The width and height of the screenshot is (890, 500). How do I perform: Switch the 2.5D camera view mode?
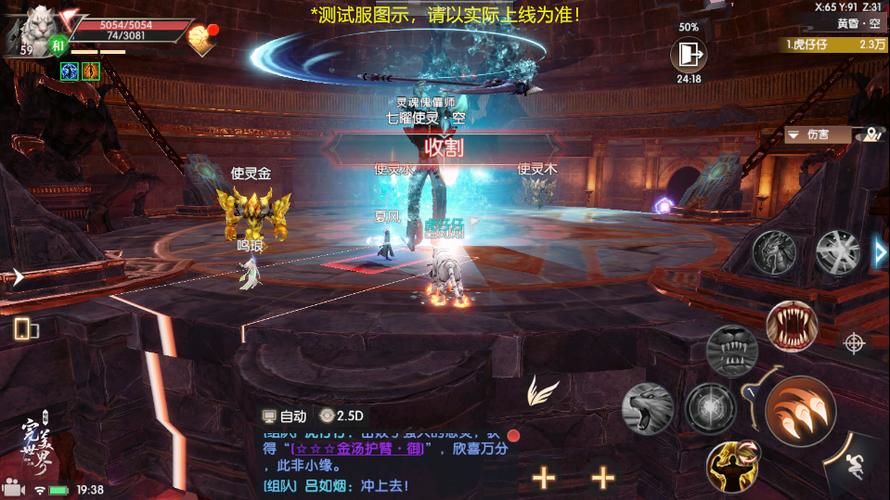342,416
